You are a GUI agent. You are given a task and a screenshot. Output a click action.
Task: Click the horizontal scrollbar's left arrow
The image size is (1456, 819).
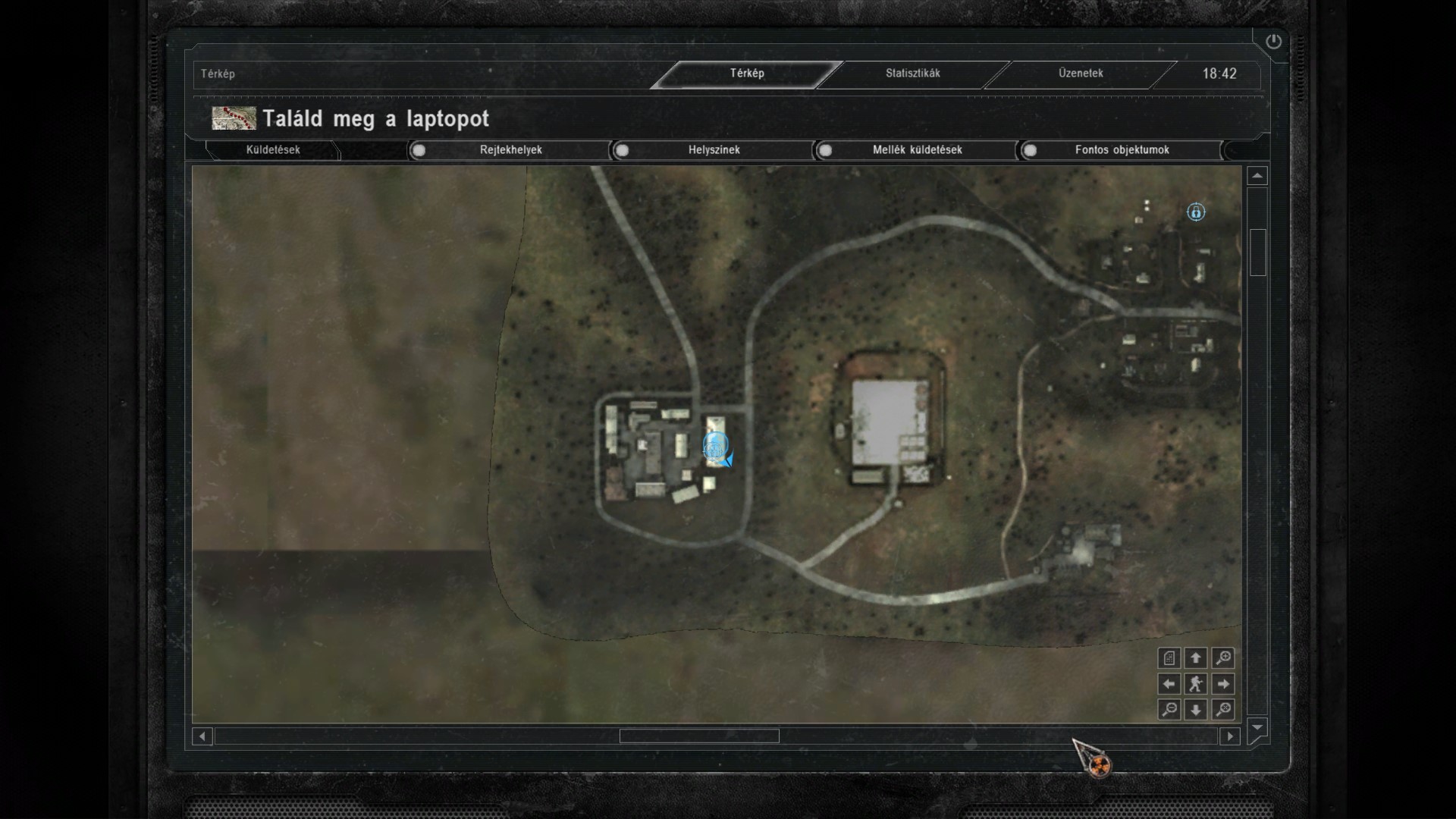(202, 736)
